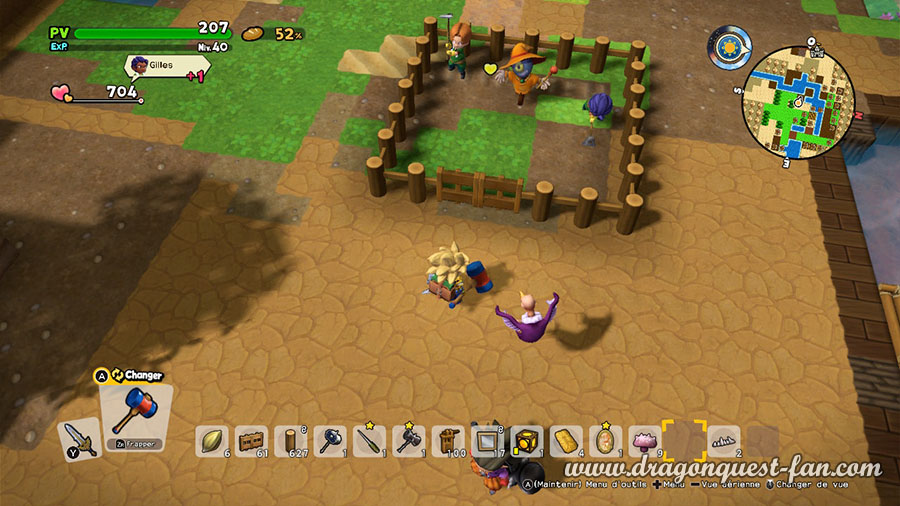
Task: Switch to the sword weapon slot
Action: 79,437
